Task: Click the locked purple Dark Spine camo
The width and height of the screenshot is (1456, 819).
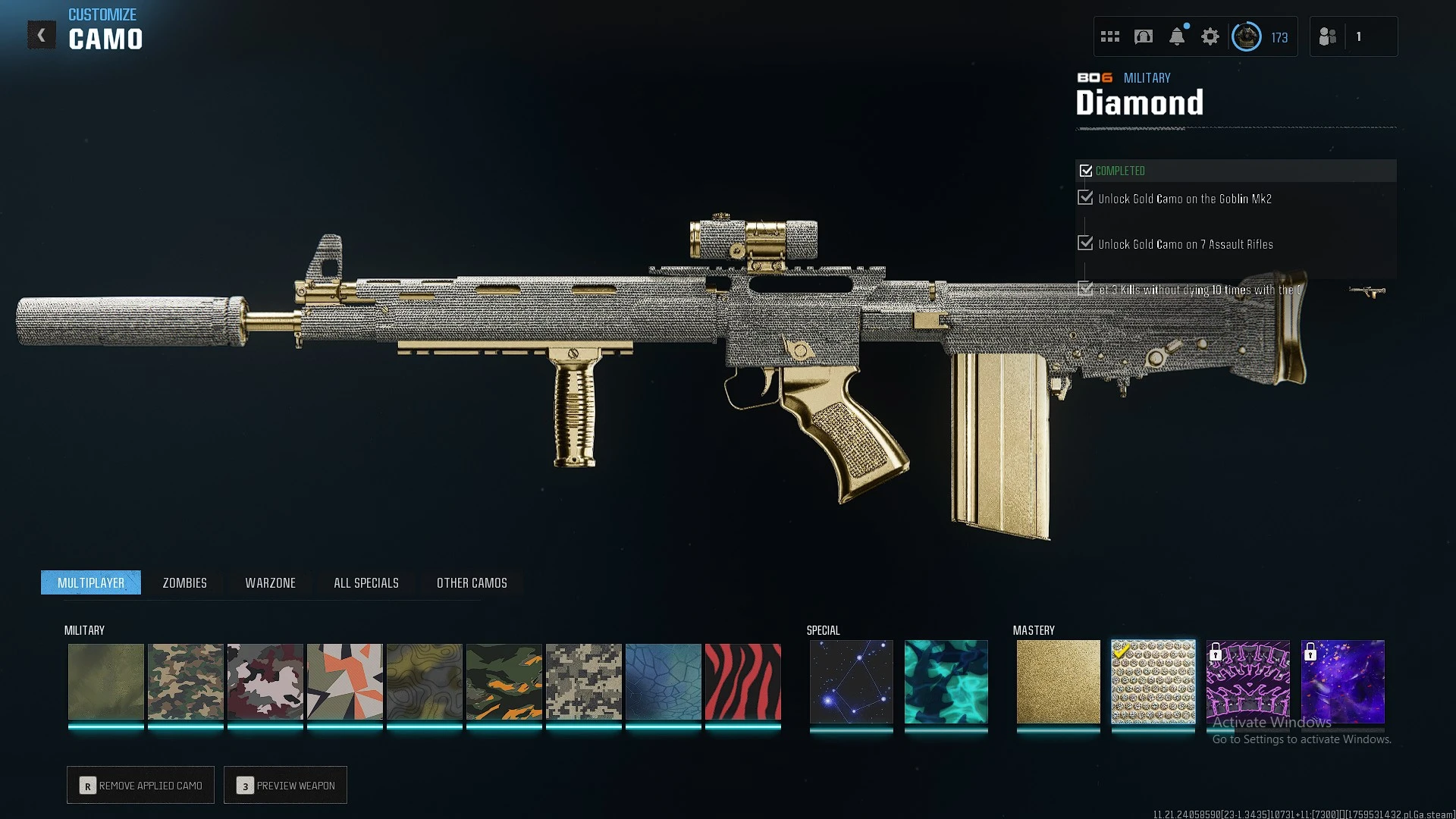Action: pyautogui.click(x=1247, y=682)
